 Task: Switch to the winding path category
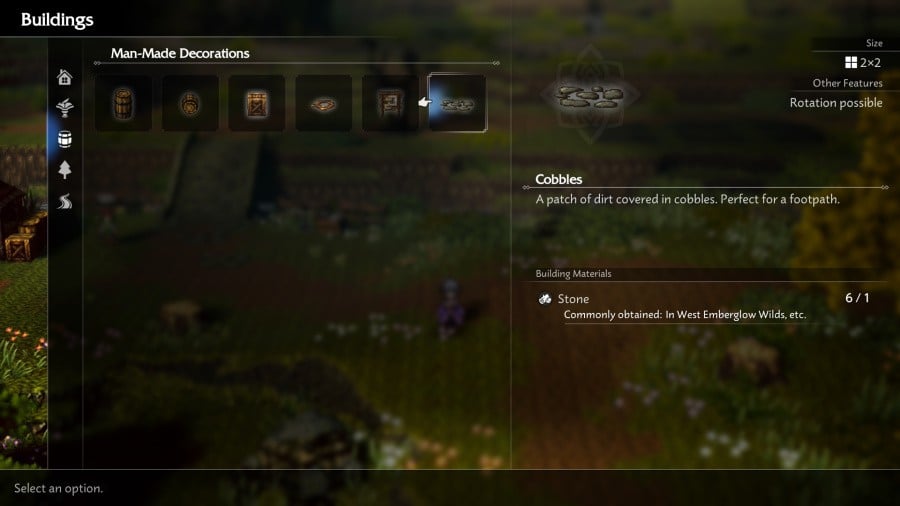click(65, 201)
